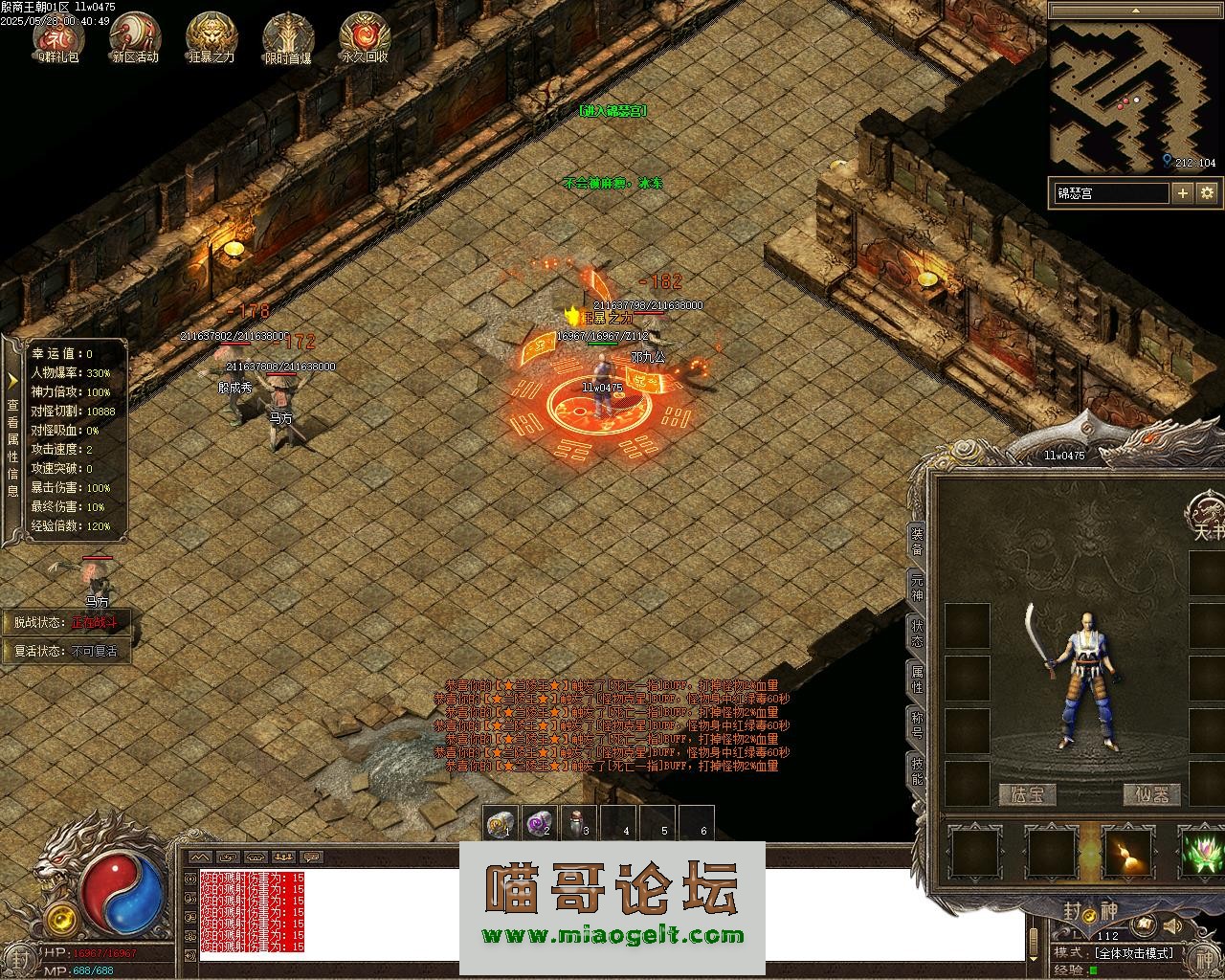Image resolution: width=1225 pixels, height=980 pixels.
Task: Click the plus button beside 锦瑟宫 map name
Action: point(1183,193)
